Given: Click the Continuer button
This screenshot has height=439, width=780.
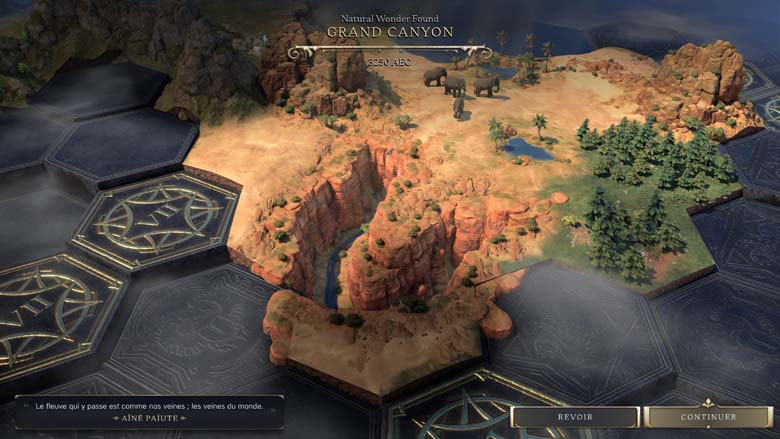Looking at the screenshot, I should pos(708,417).
